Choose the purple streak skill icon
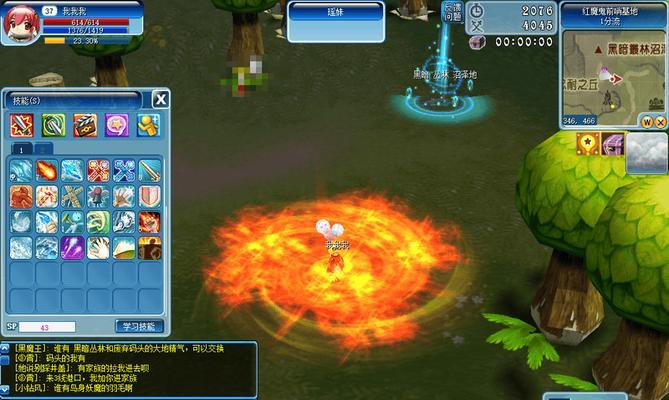This screenshot has width=669, height=400. click(x=72, y=246)
